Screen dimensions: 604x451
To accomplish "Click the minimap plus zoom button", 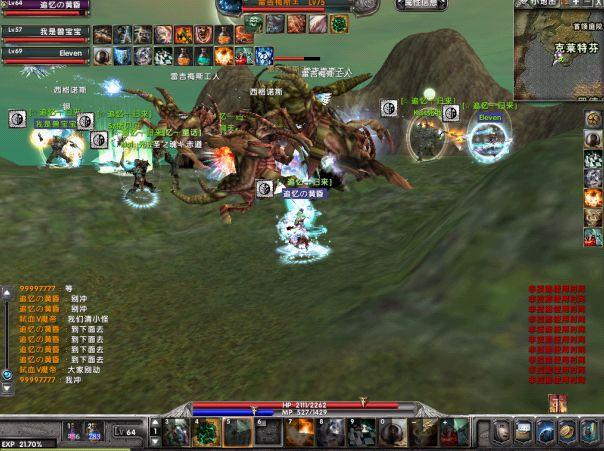I will [576, 4].
